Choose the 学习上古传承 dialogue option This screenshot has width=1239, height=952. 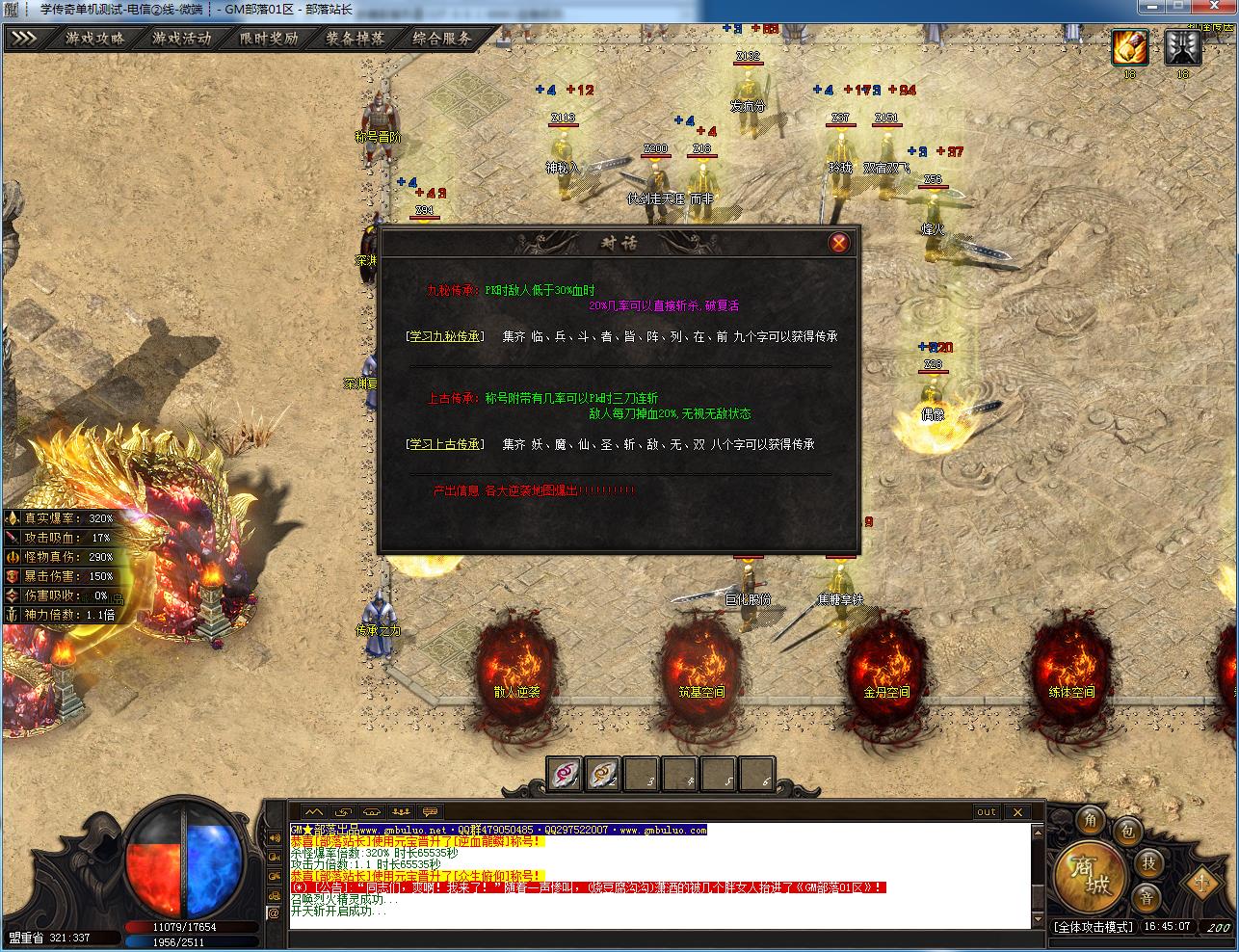444,444
